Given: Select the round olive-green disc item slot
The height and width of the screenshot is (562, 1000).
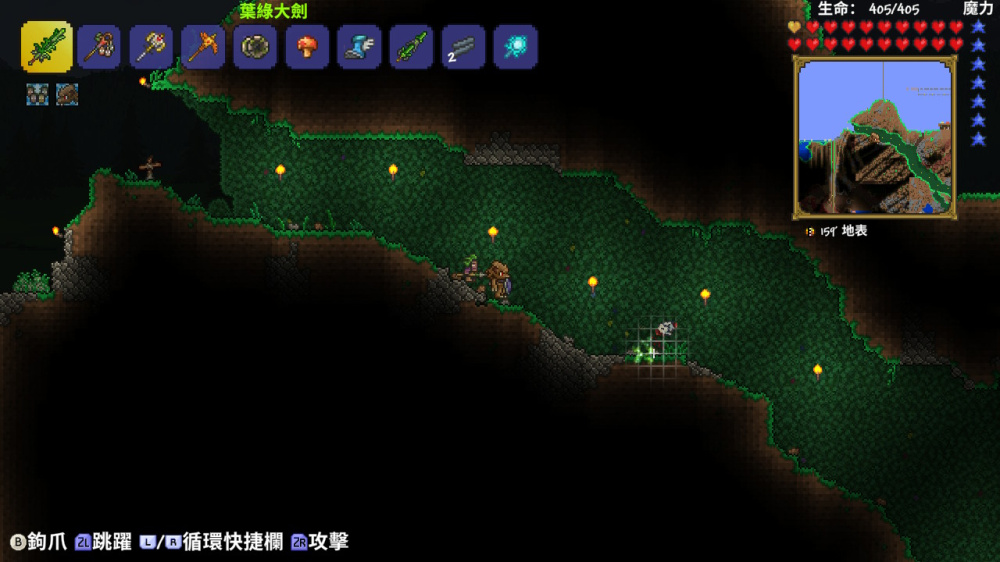Looking at the screenshot, I should tap(255, 47).
